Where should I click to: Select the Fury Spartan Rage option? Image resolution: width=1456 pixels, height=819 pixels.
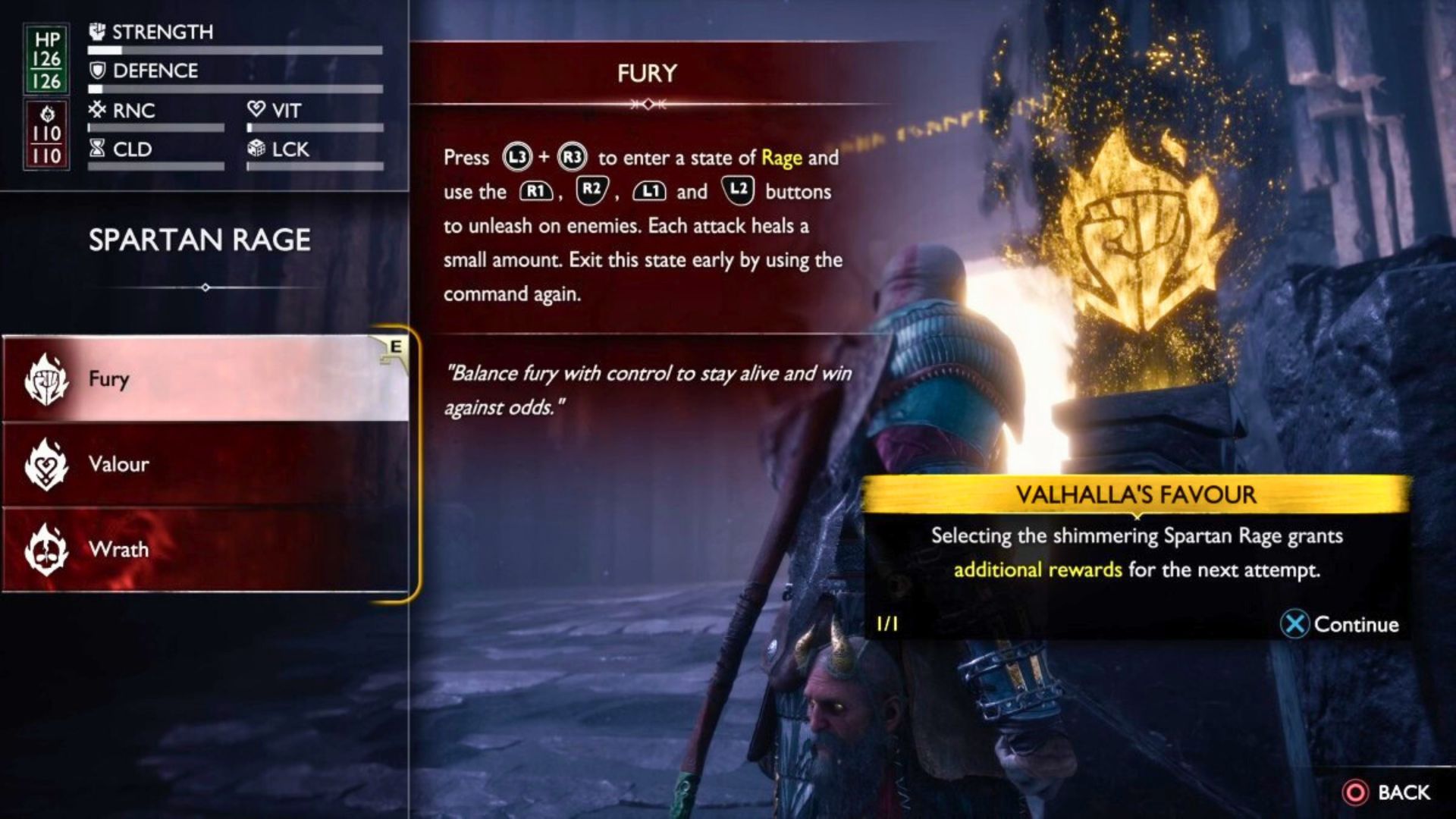(x=205, y=378)
